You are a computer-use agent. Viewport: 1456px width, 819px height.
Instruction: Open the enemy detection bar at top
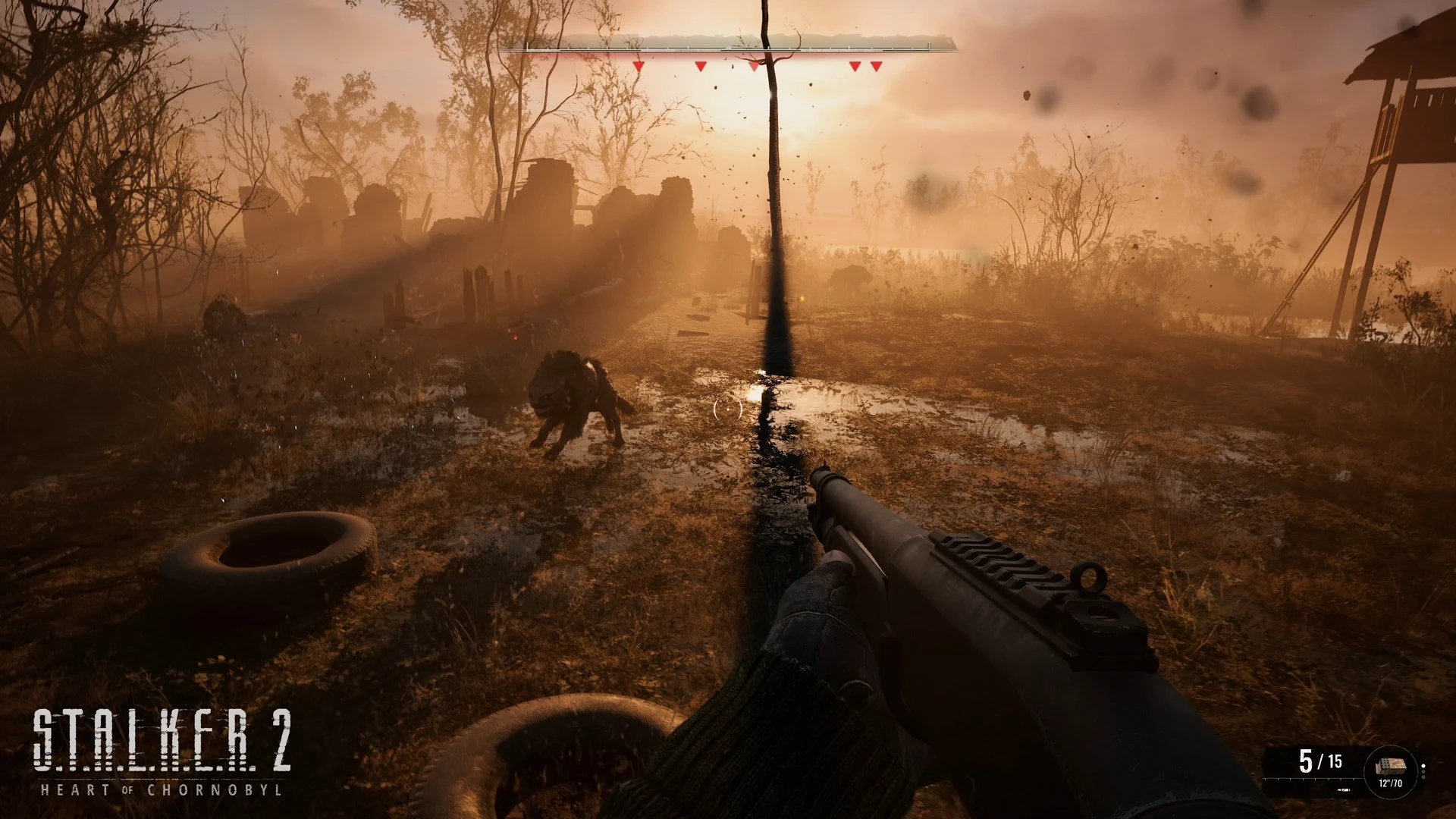pyautogui.click(x=728, y=47)
